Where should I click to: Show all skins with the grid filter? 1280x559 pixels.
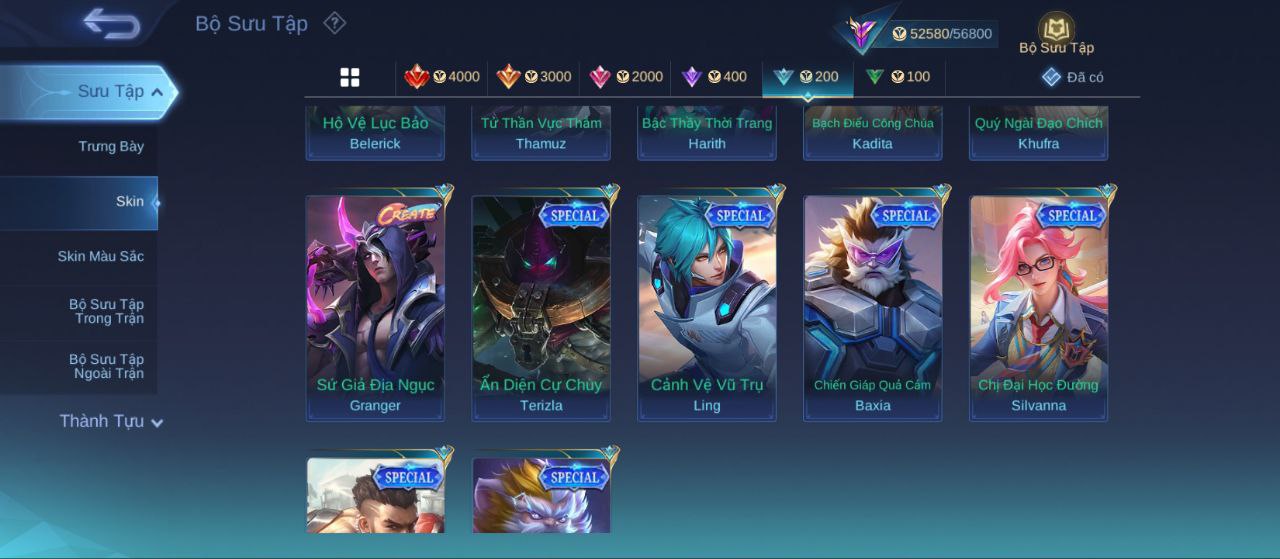pyautogui.click(x=350, y=77)
